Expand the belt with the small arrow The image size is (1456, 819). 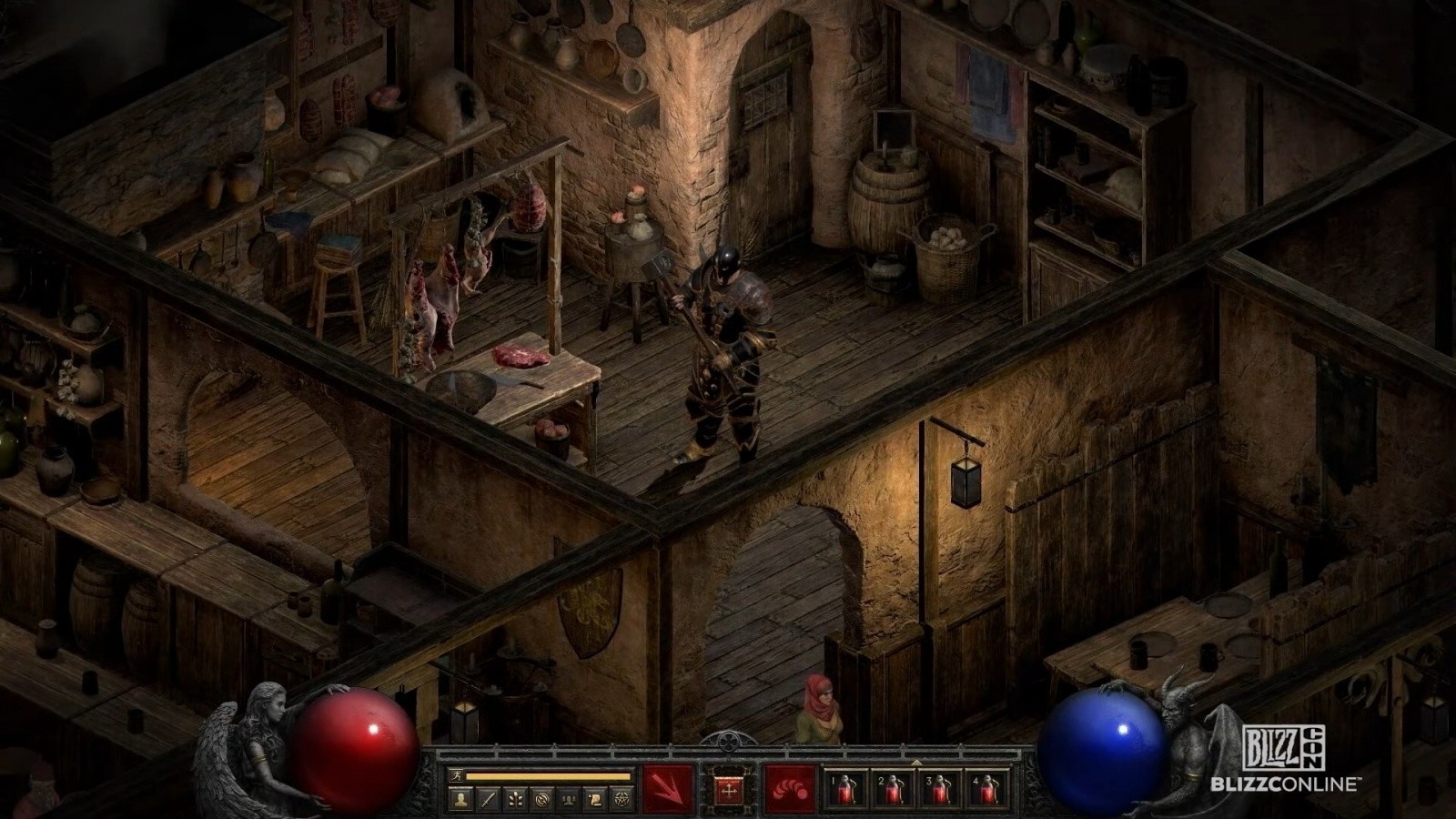[x=915, y=763]
